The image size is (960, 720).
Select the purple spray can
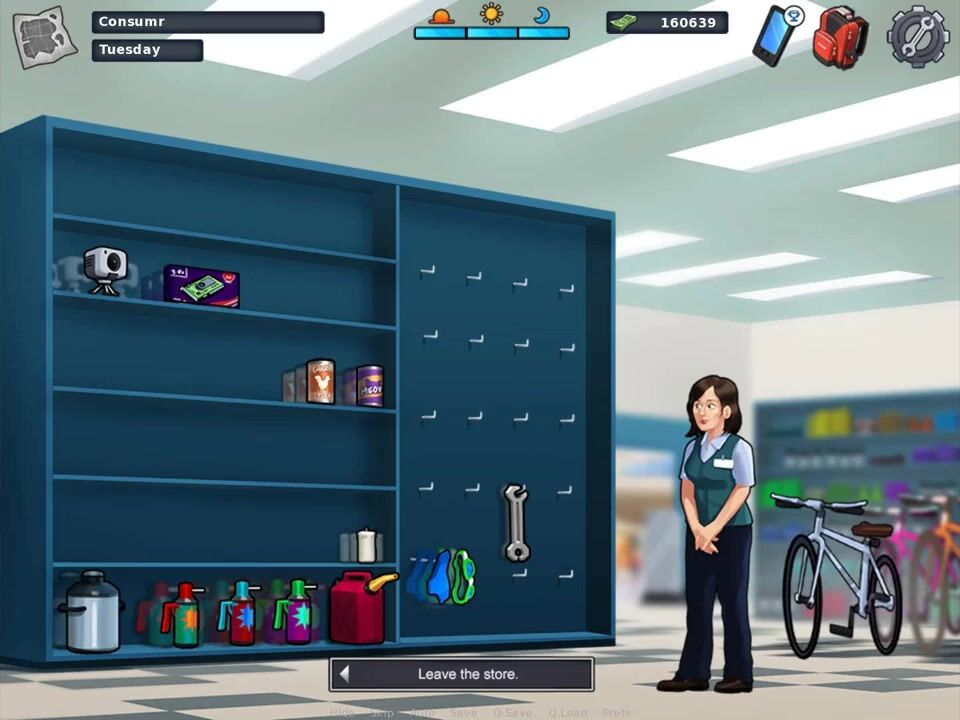(x=298, y=611)
